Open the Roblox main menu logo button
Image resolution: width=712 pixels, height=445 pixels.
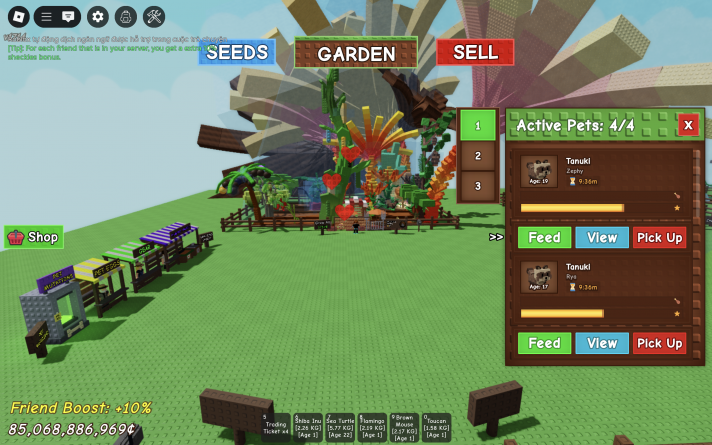click(x=16, y=16)
